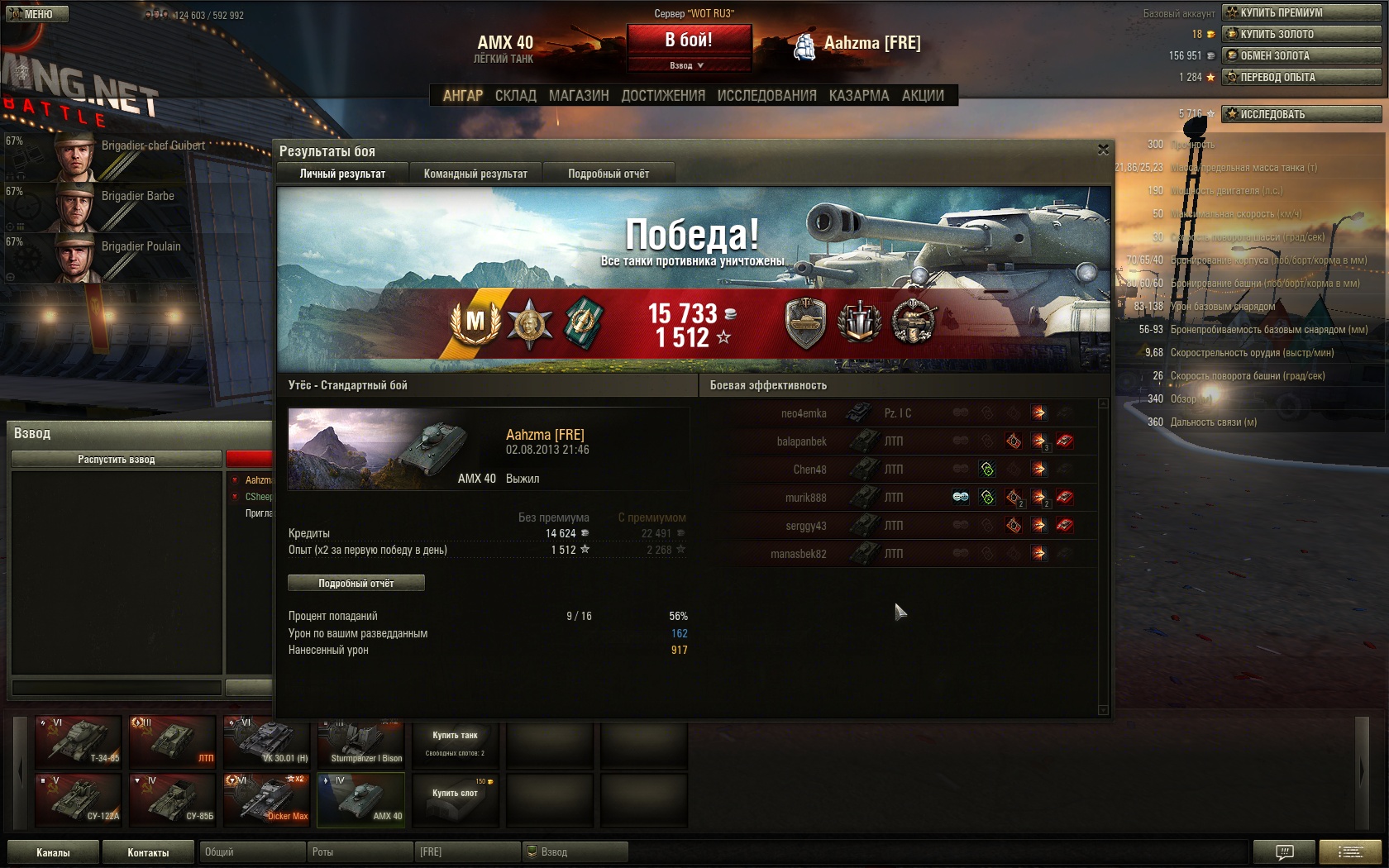Select the T-34-85 tank thumbnail
Screen dimensions: 1389x868
point(79,741)
